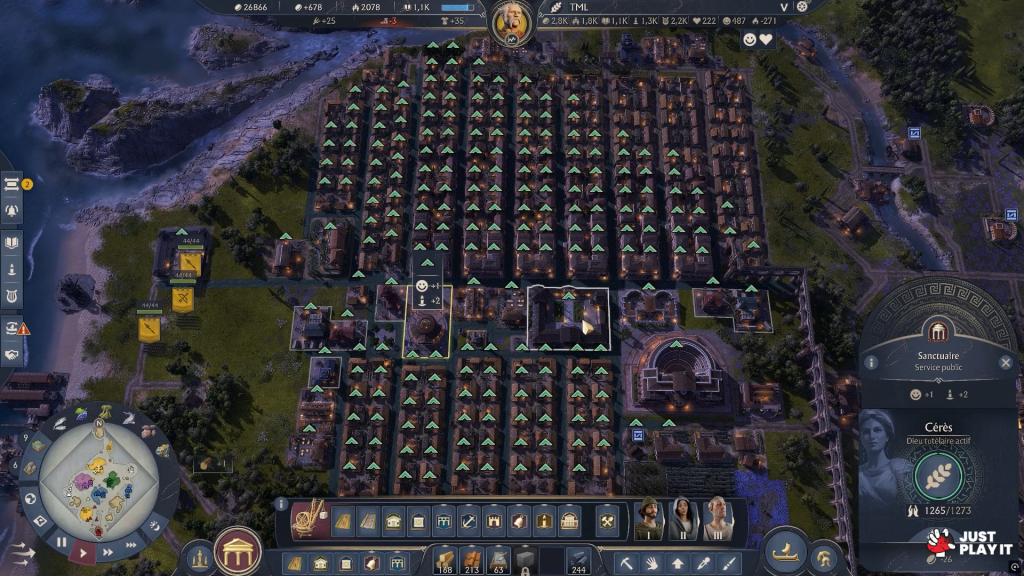Open the notifications list with badge
The image size is (1024, 576).
[13, 184]
